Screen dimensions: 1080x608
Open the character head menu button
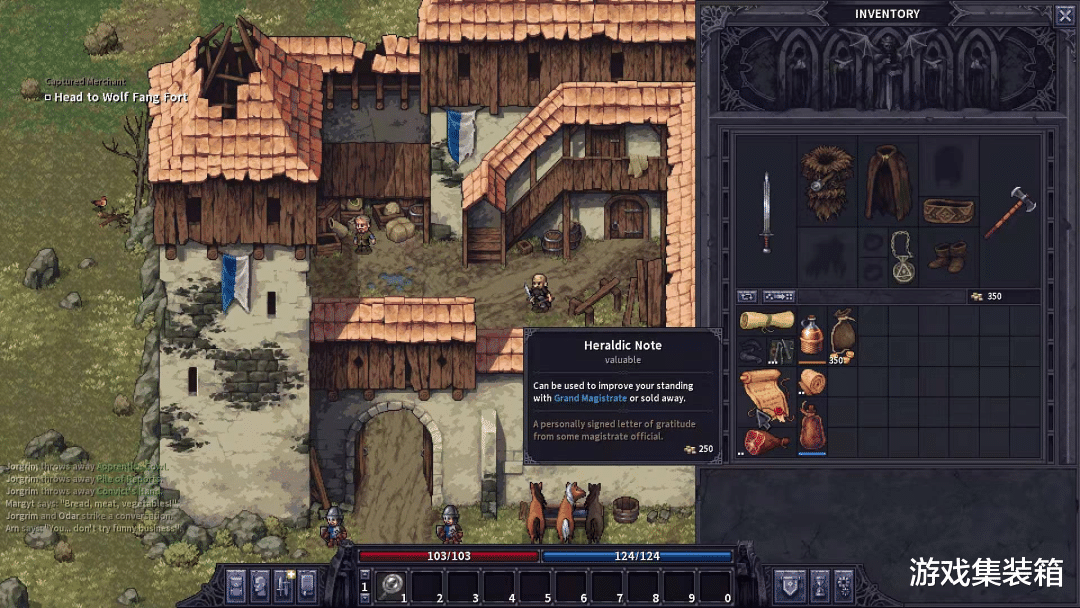(260, 584)
